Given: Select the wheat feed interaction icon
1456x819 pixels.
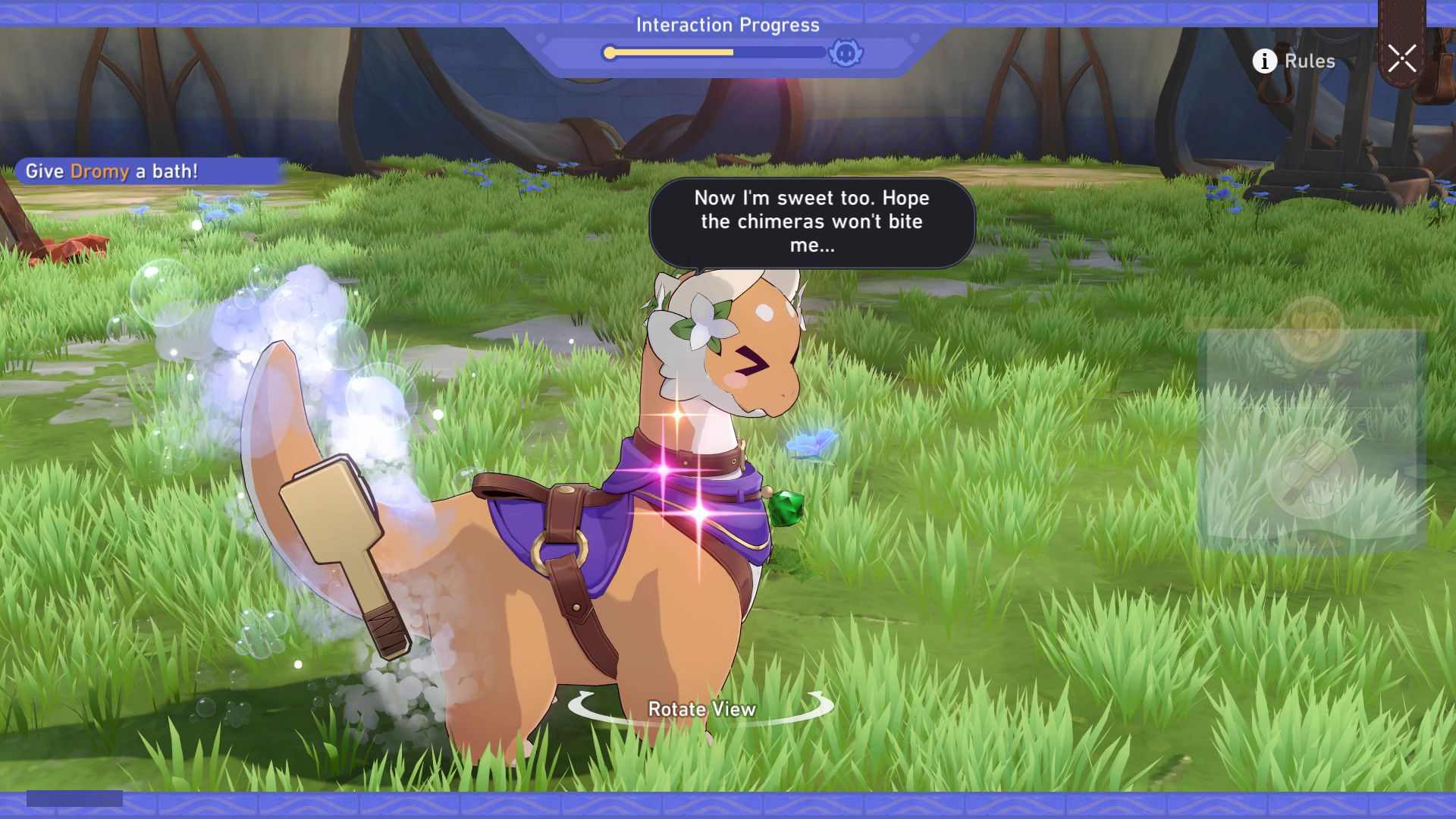Looking at the screenshot, I should tap(1307, 362).
